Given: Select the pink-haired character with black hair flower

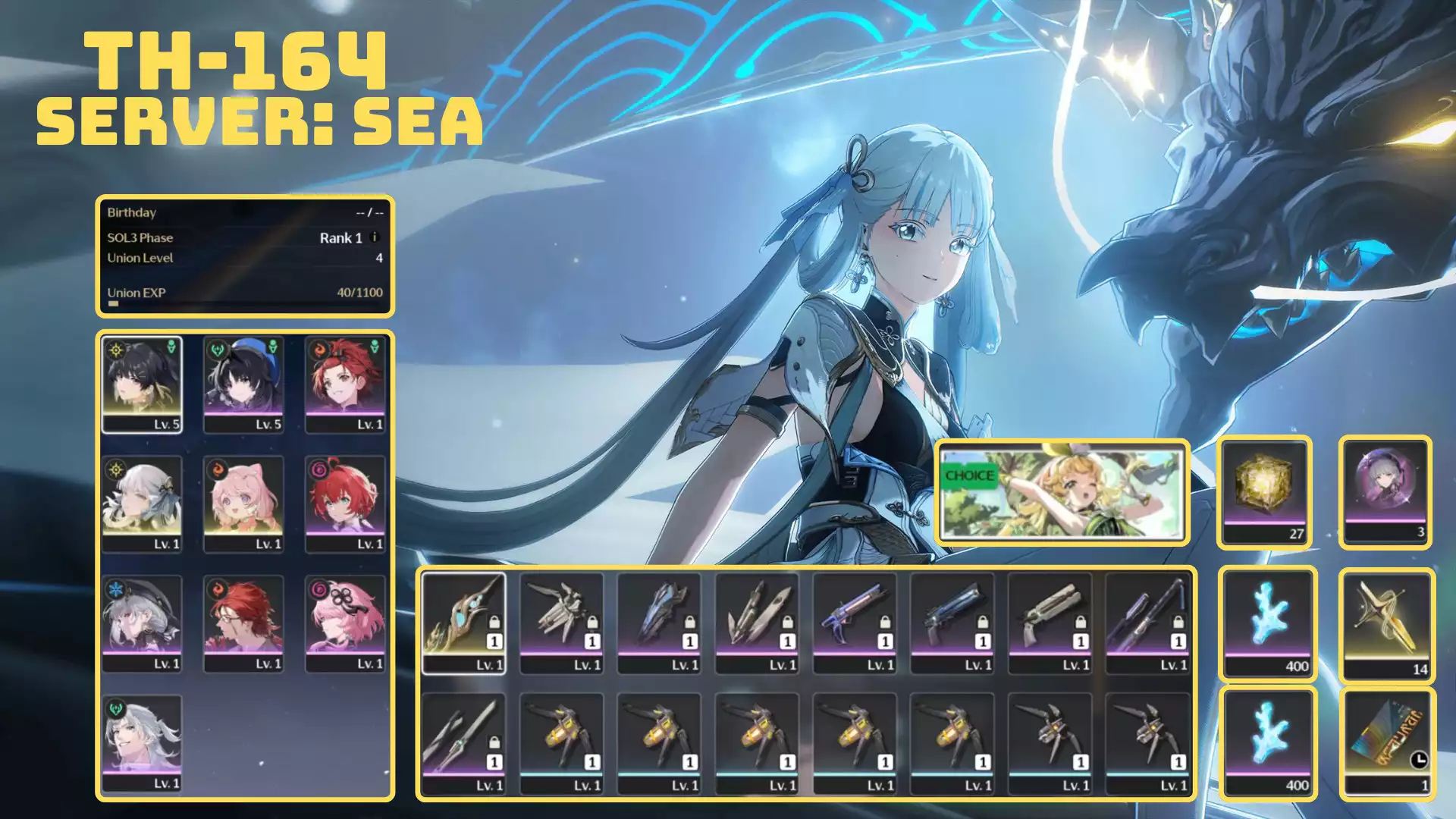Looking at the screenshot, I should click(345, 623).
